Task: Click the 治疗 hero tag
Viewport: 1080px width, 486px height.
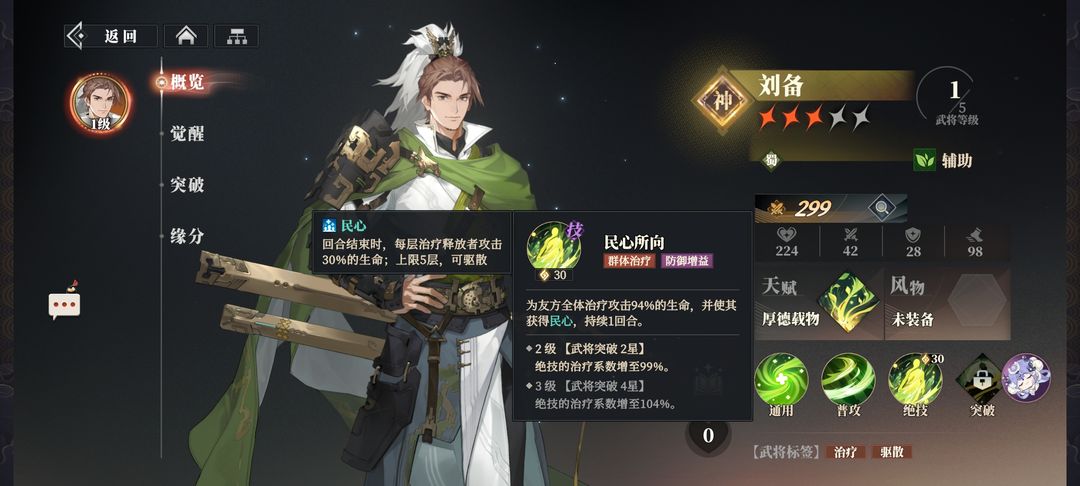Action: [x=849, y=452]
